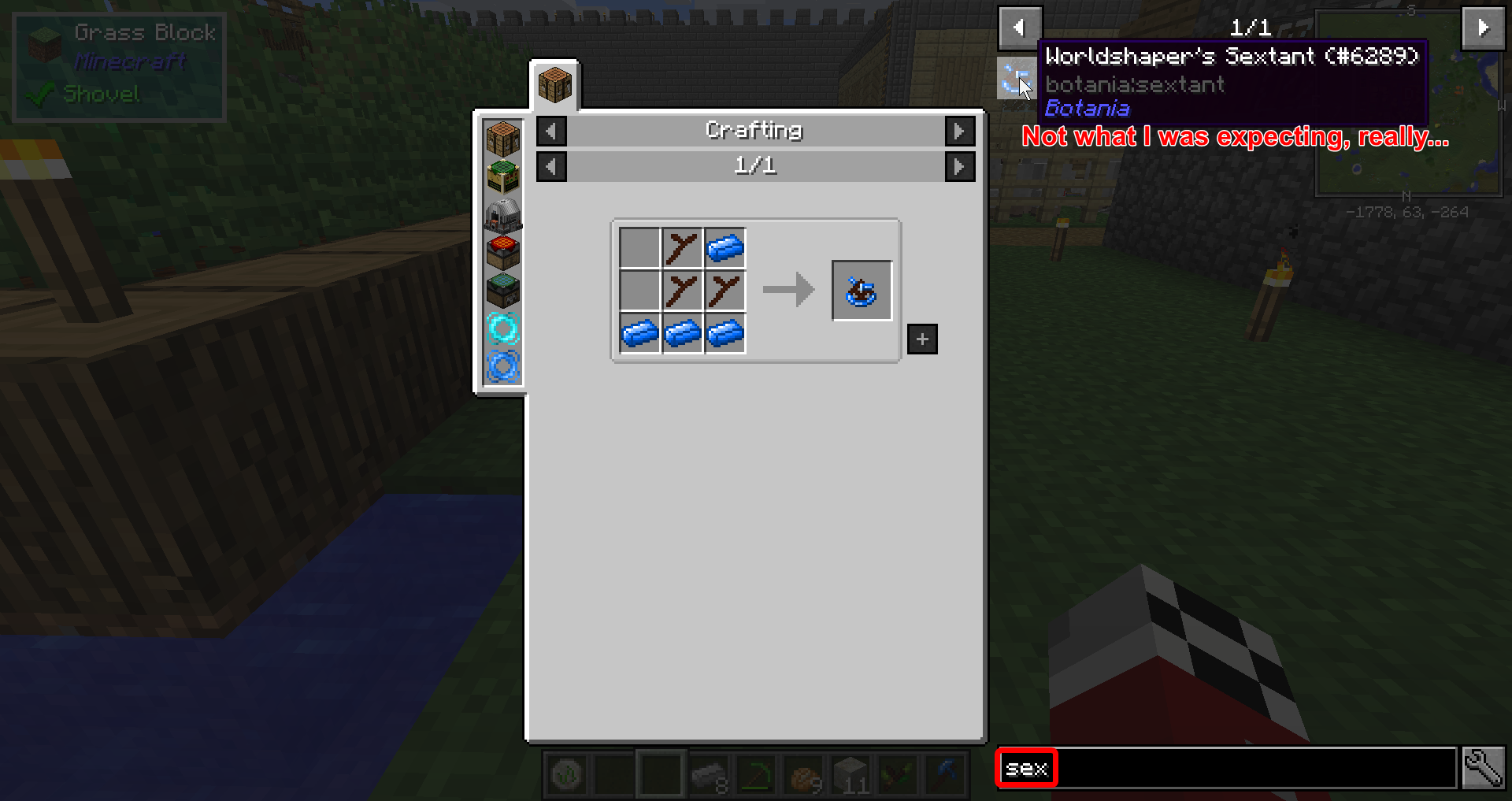Image resolution: width=1512 pixels, height=801 pixels.
Task: Click the Worldshaper's Sextant output slot
Action: (862, 291)
